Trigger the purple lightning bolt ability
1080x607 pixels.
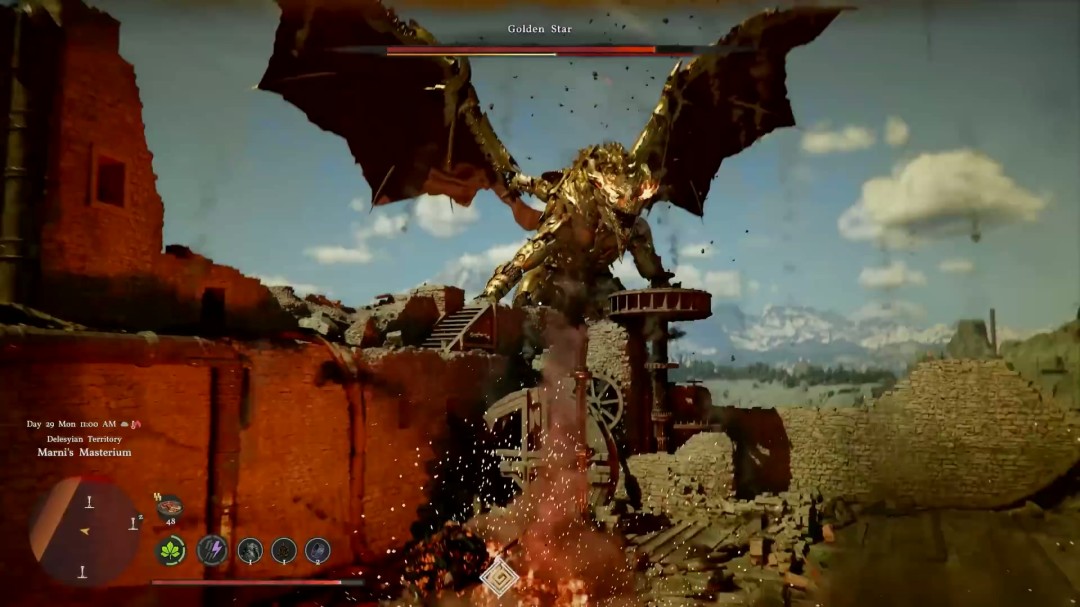coord(212,549)
